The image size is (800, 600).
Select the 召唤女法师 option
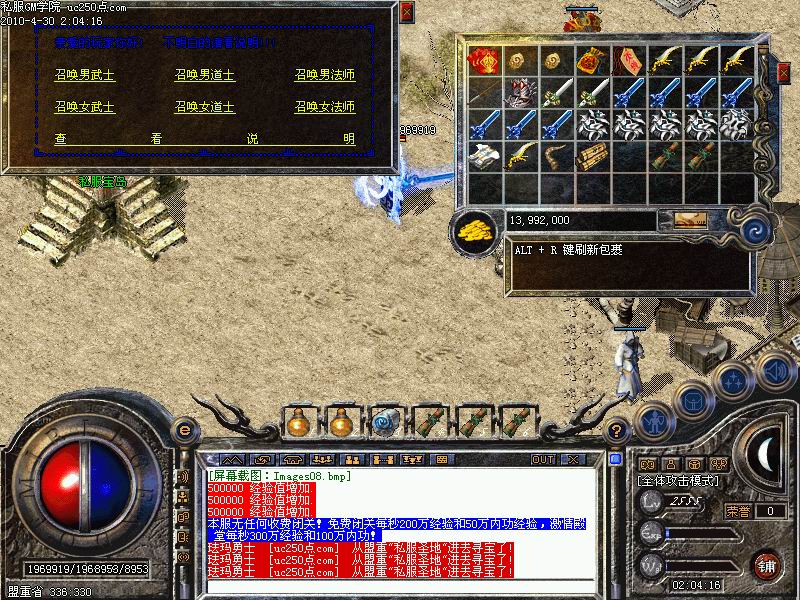(325, 106)
